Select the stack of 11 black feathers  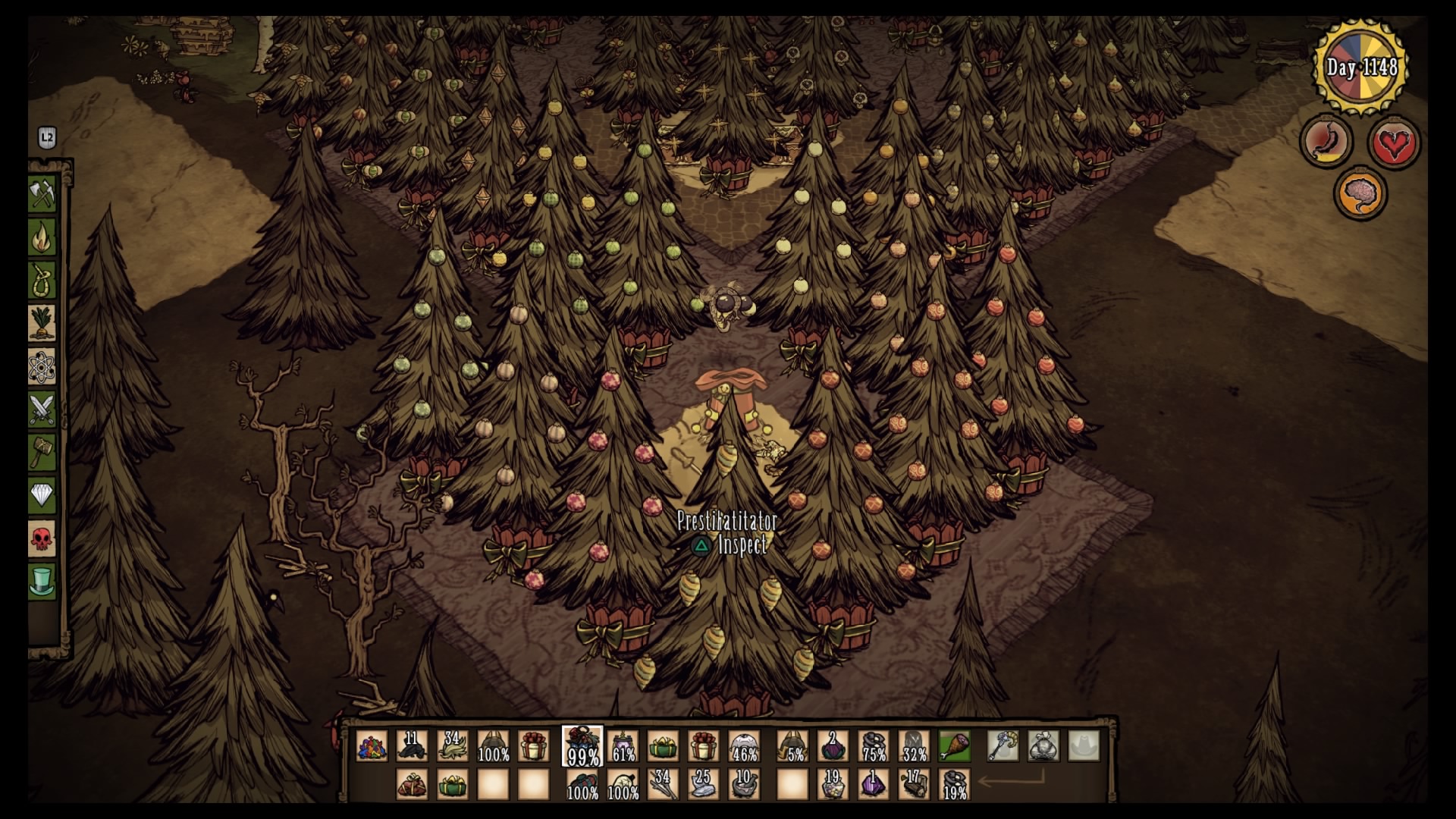pos(412,746)
